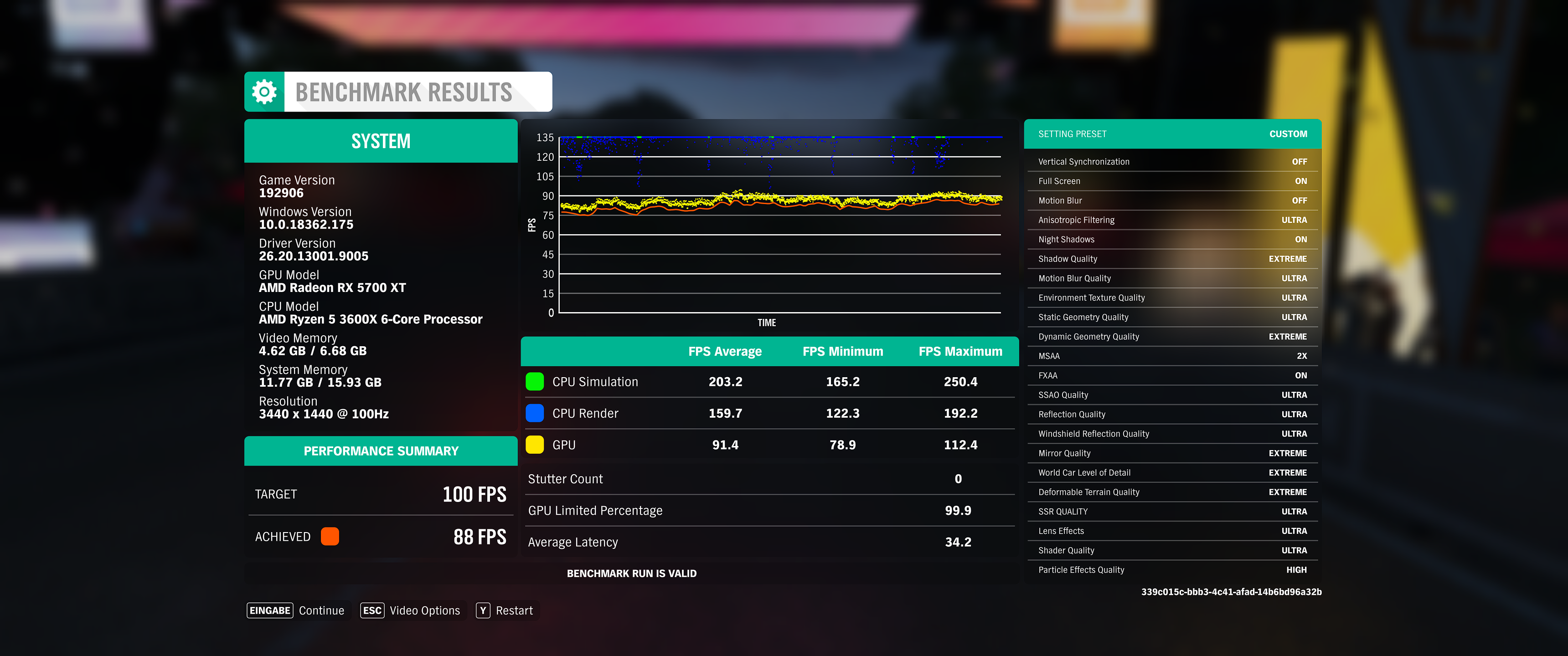The width and height of the screenshot is (1568, 656).
Task: Click the gear icon beside Benchmark Results
Action: click(x=264, y=91)
